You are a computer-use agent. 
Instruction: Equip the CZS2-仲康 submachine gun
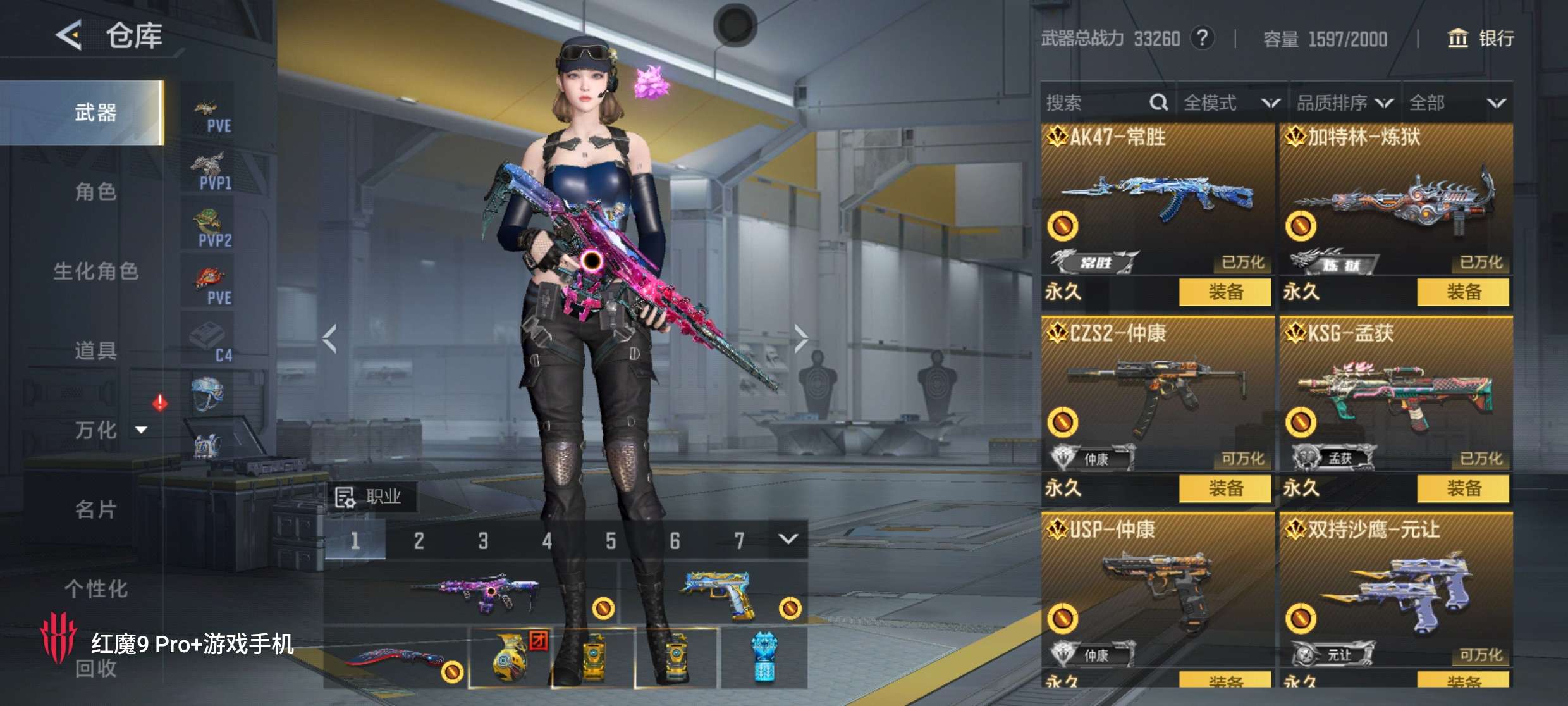[1225, 488]
